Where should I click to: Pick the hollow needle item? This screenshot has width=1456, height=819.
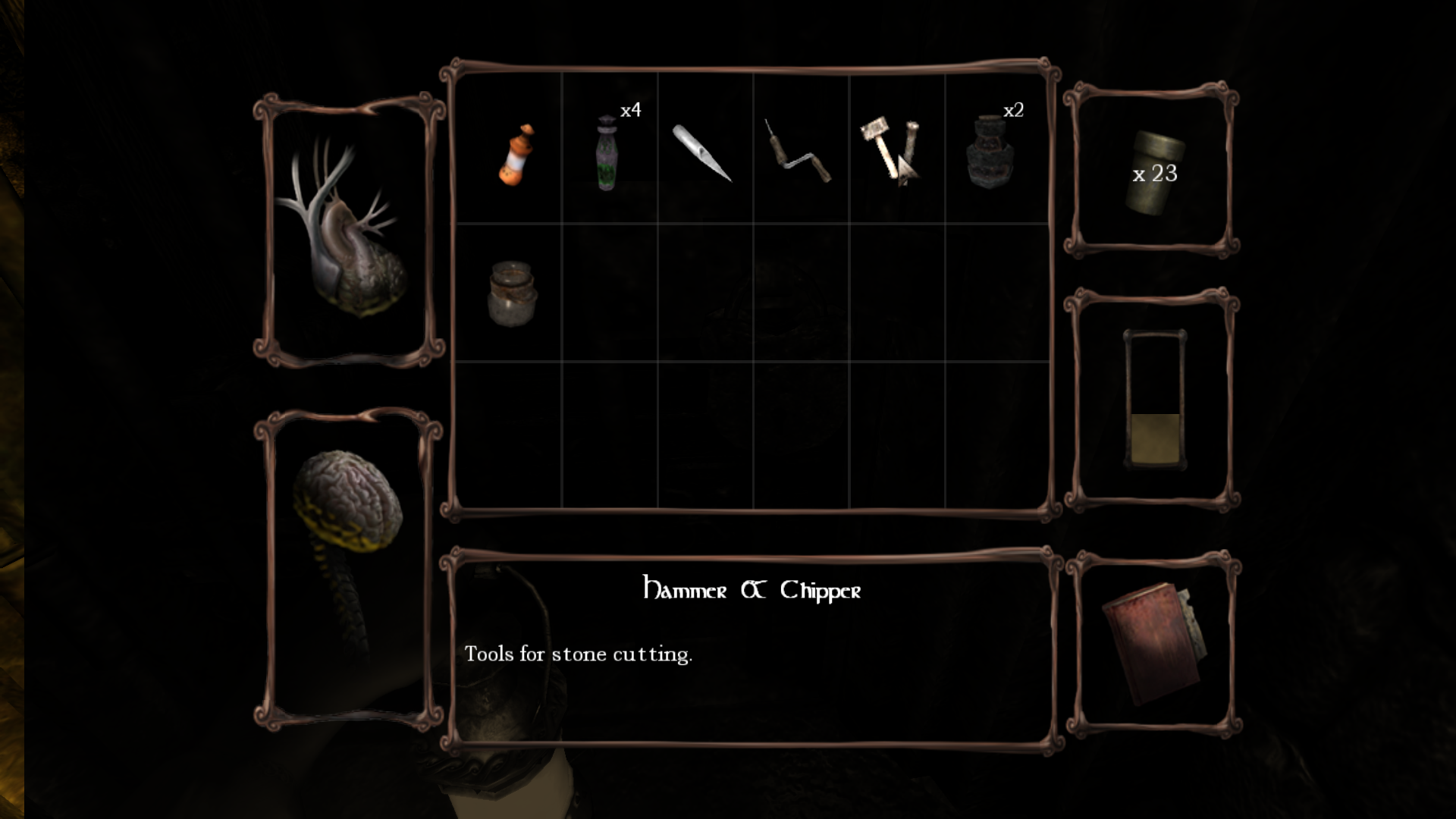[x=701, y=153]
